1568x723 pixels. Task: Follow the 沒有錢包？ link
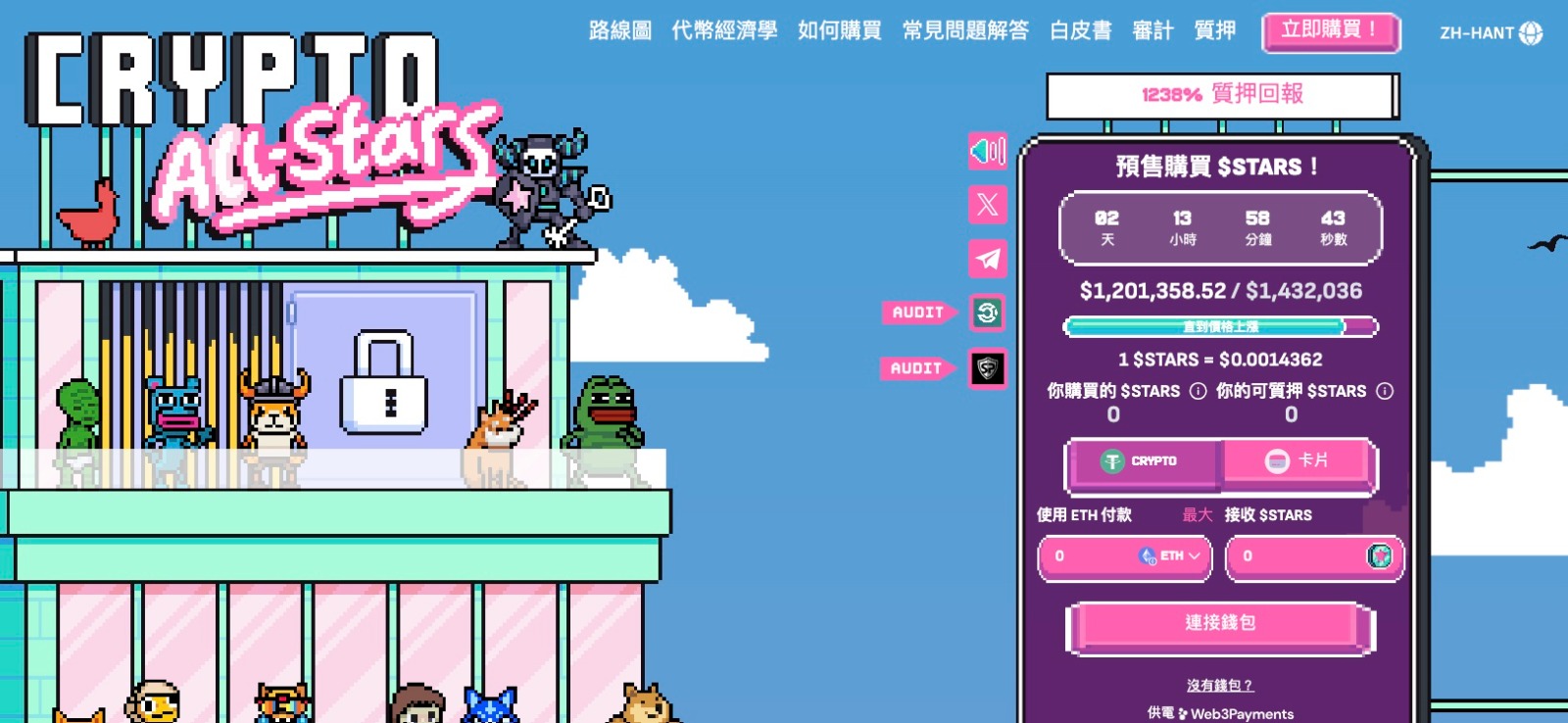coord(1220,686)
